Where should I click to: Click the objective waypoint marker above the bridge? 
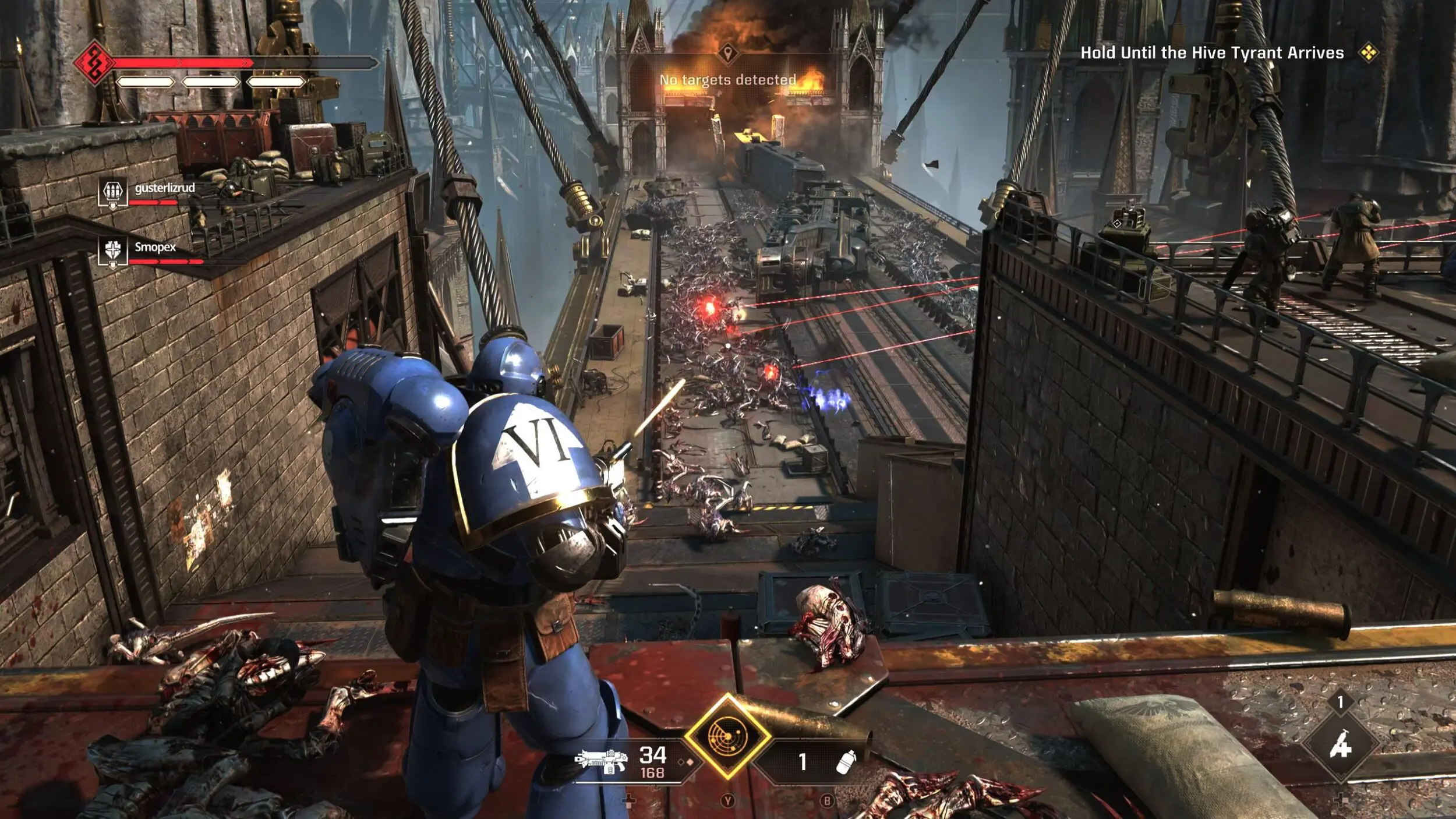click(727, 54)
